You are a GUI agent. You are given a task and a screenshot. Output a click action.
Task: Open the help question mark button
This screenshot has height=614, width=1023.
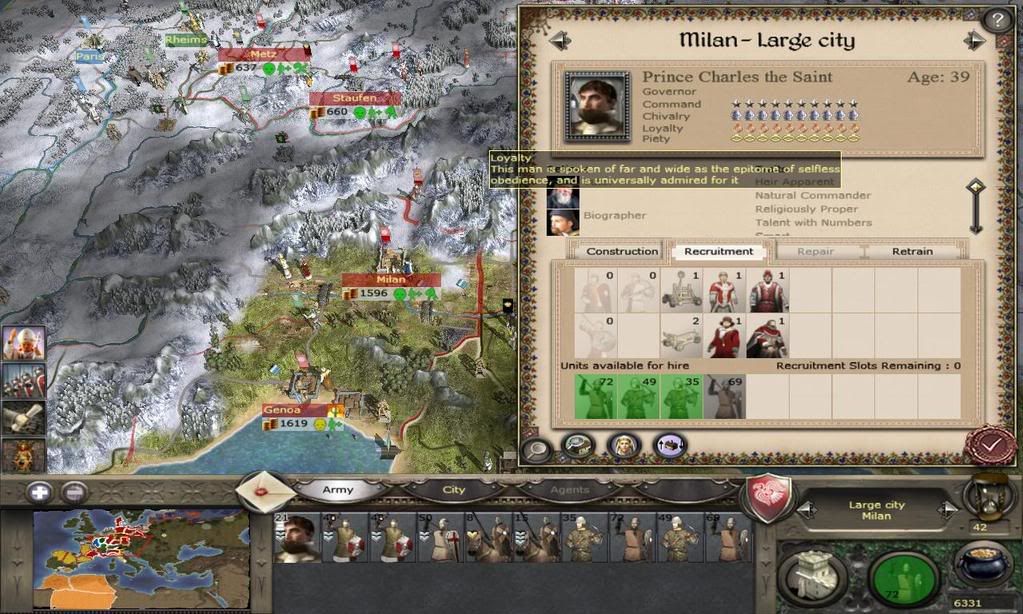997,19
